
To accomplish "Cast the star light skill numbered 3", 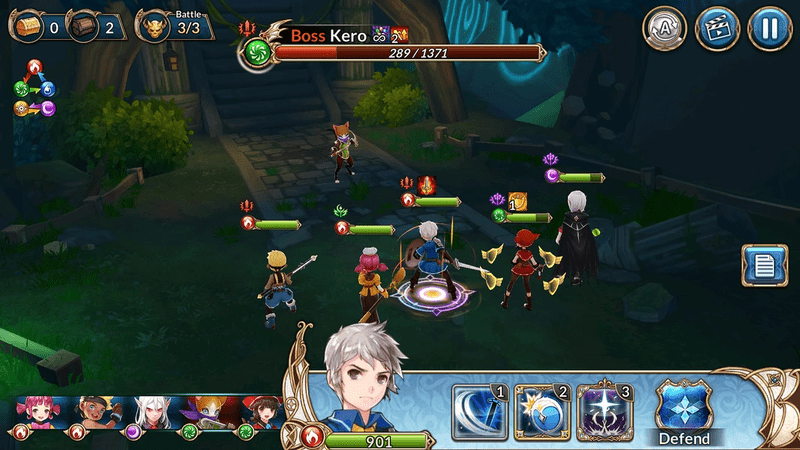I will (x=601, y=410).
